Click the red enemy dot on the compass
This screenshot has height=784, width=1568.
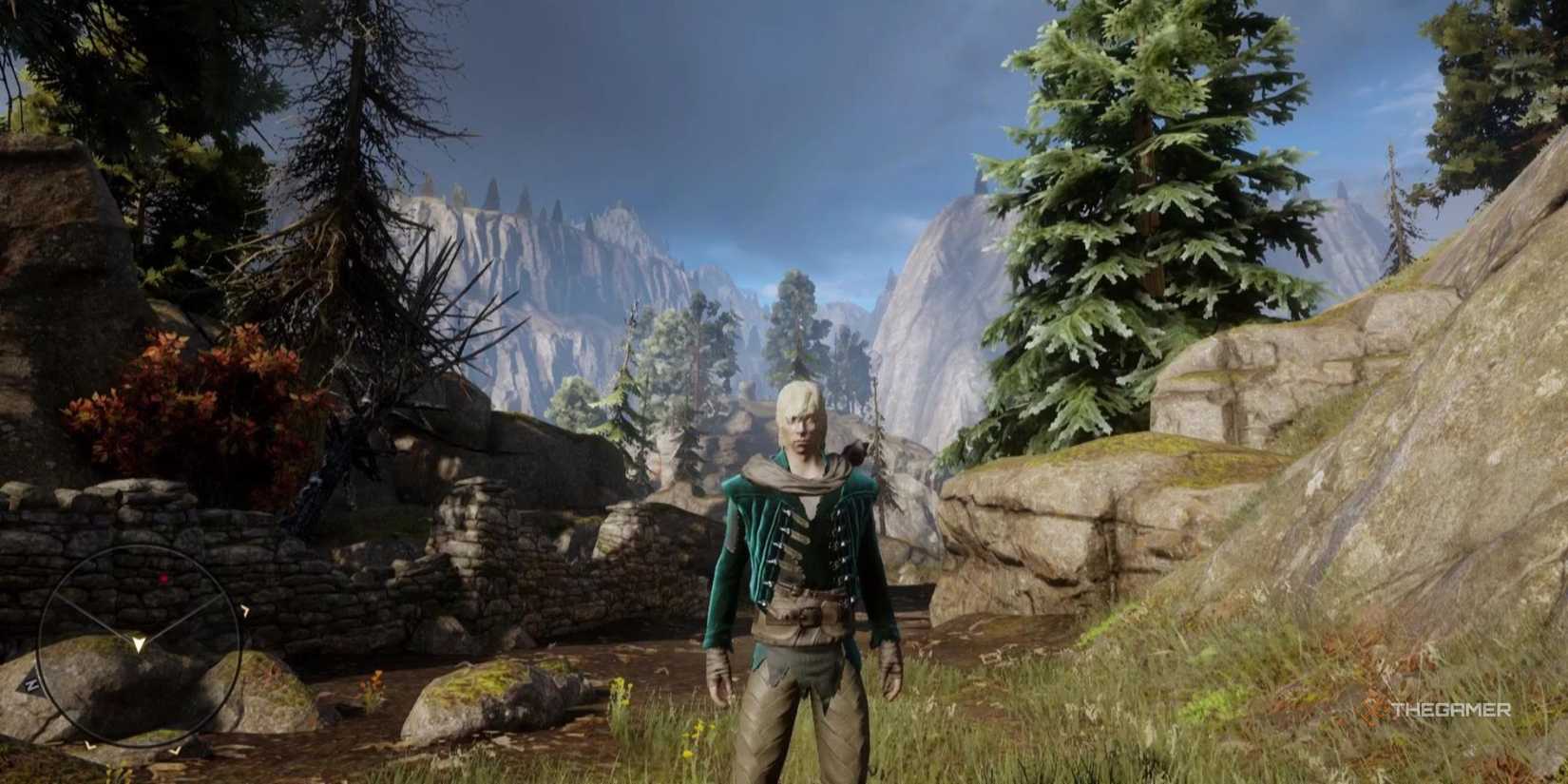click(x=163, y=578)
